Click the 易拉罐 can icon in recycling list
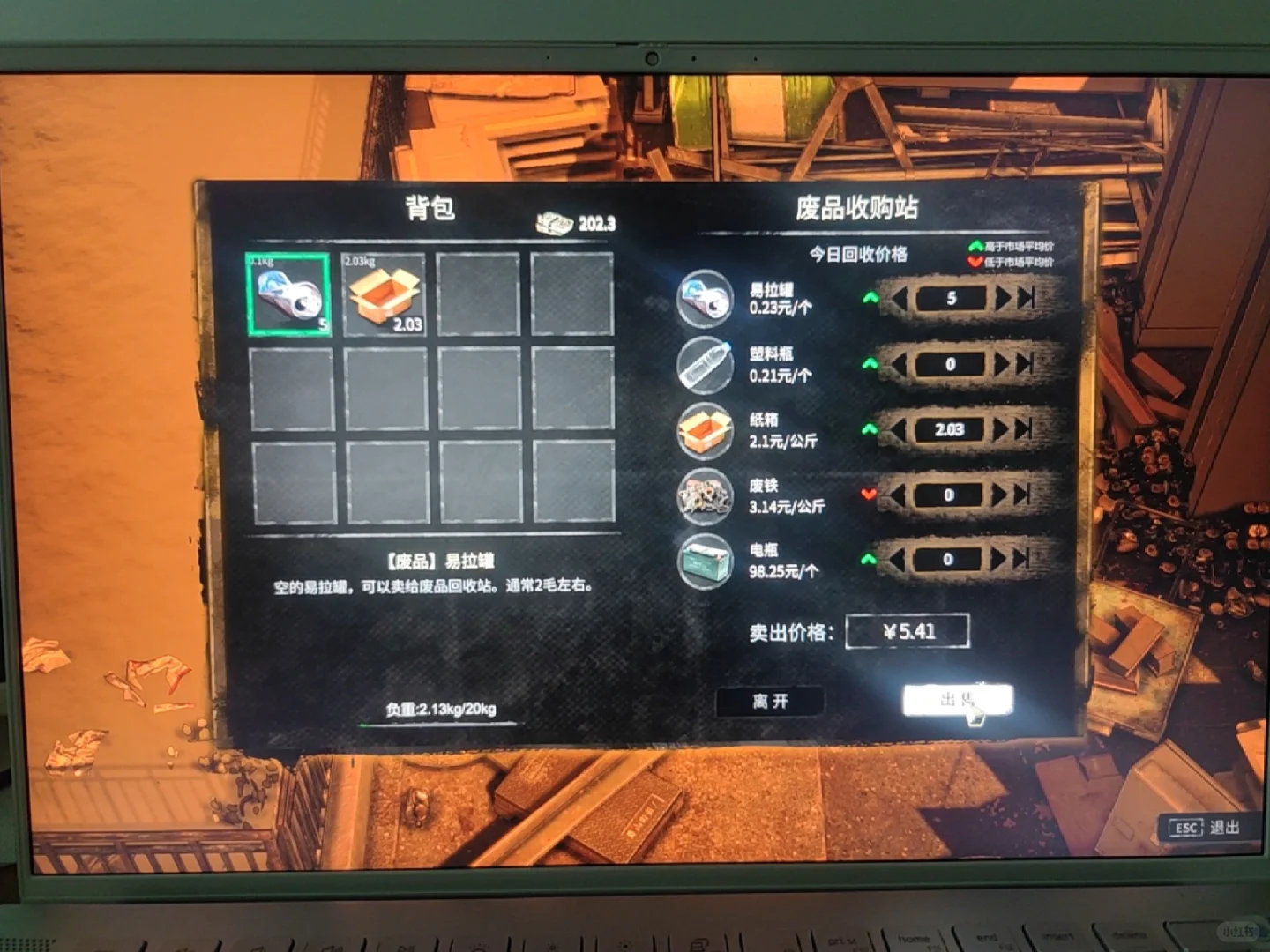The width and height of the screenshot is (1270, 952). point(704,298)
